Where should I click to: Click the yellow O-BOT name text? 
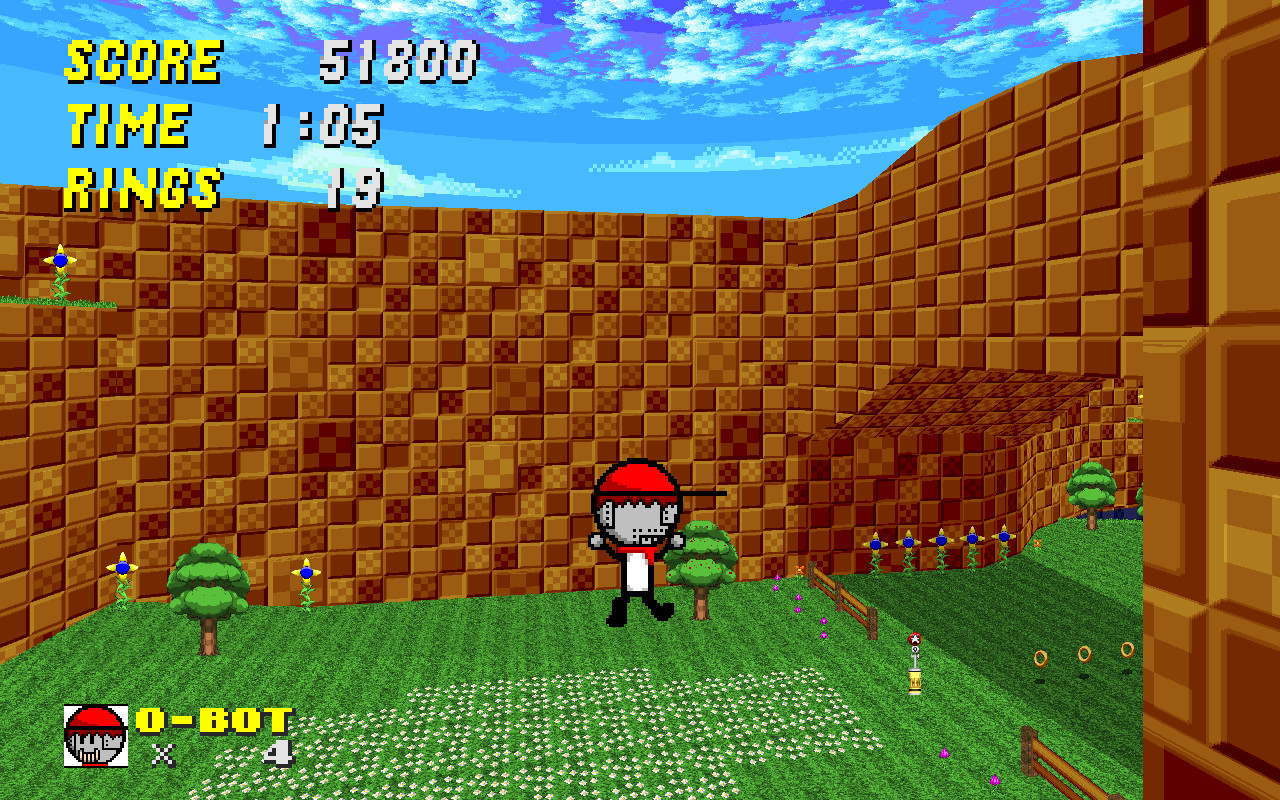pos(212,716)
